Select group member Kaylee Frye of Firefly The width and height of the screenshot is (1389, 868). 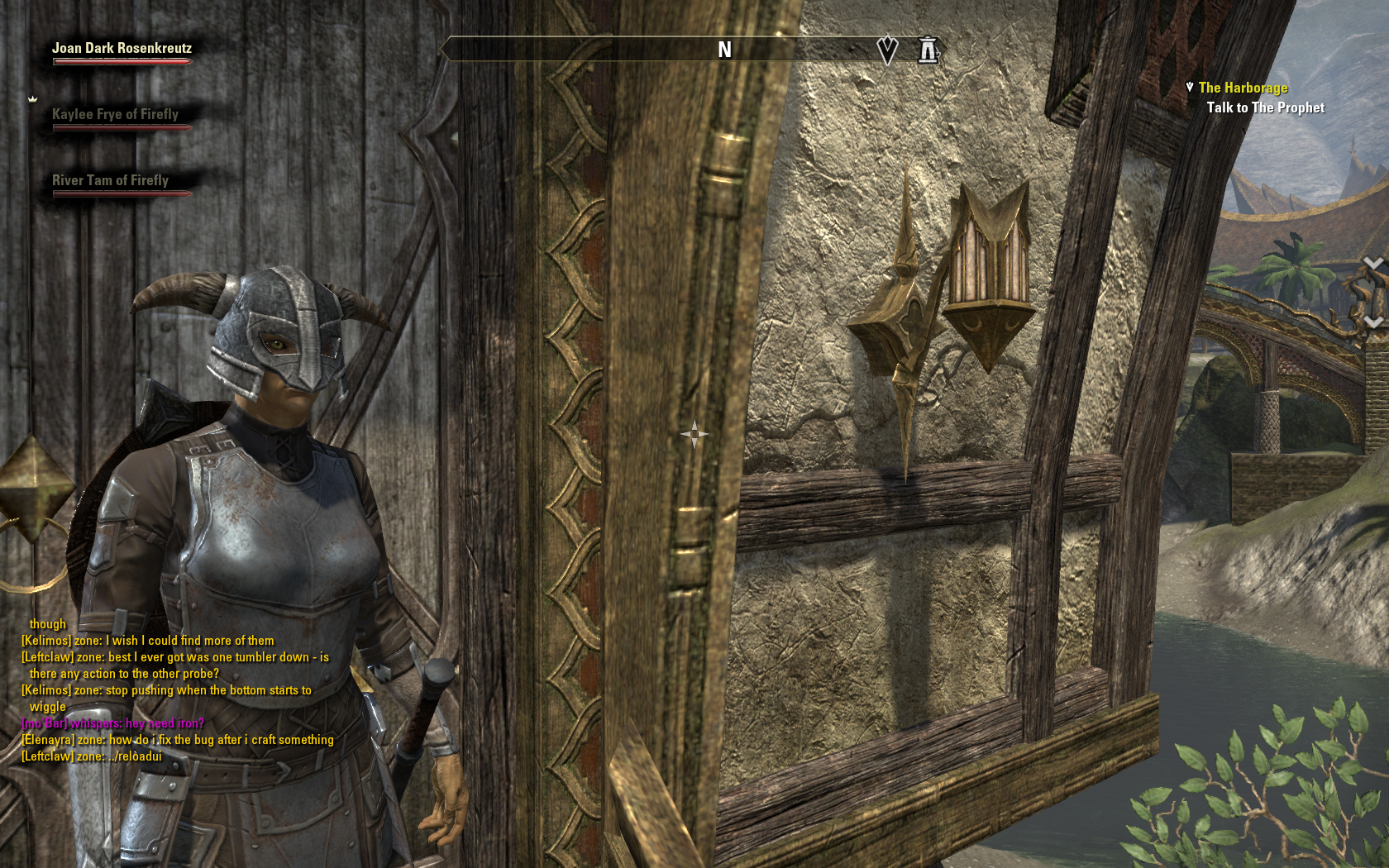(115, 115)
